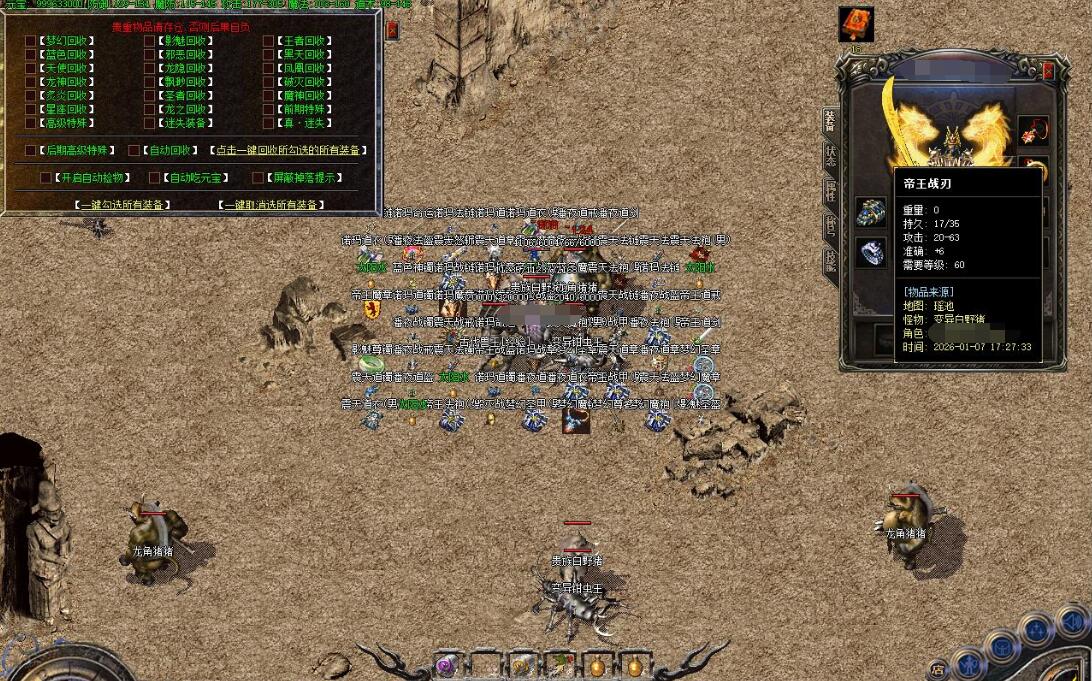This screenshot has width=1092, height=681.
Task: Select the 迷失装备 checkbox
Action: pos(150,123)
